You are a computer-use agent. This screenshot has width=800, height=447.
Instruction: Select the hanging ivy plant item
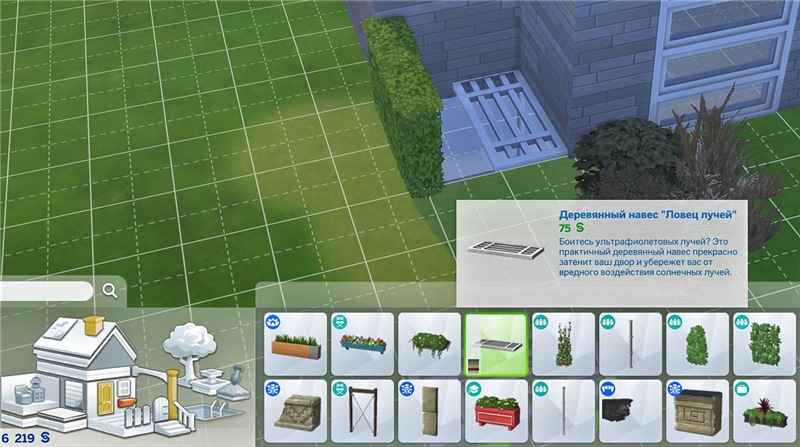[x=429, y=344]
